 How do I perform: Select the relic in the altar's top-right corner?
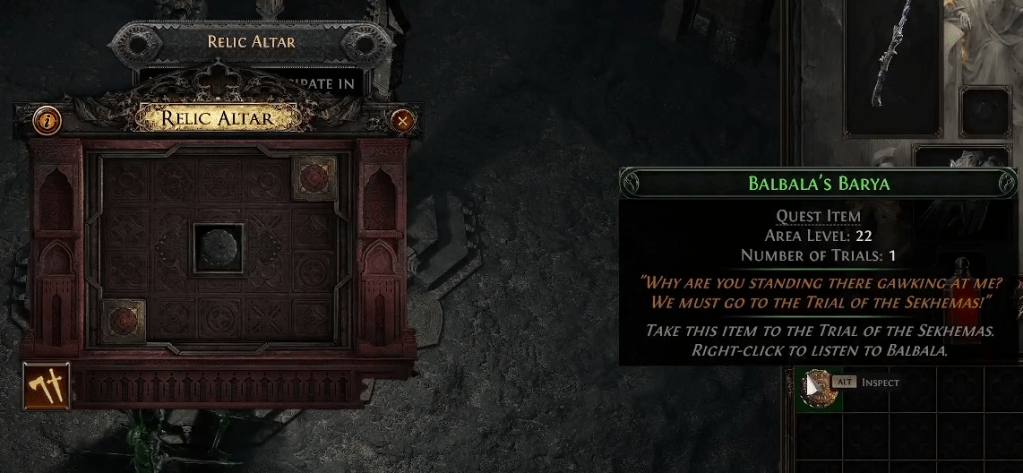tap(314, 178)
